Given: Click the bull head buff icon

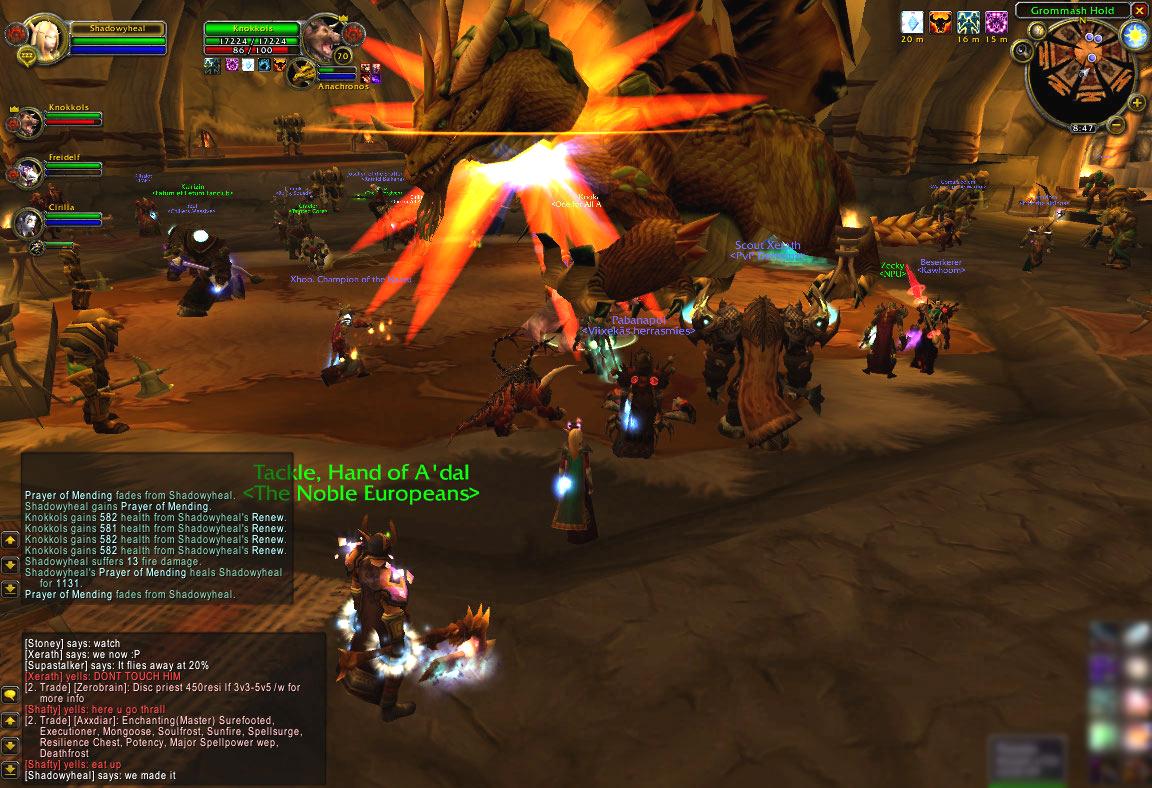Looking at the screenshot, I should click(940, 22).
